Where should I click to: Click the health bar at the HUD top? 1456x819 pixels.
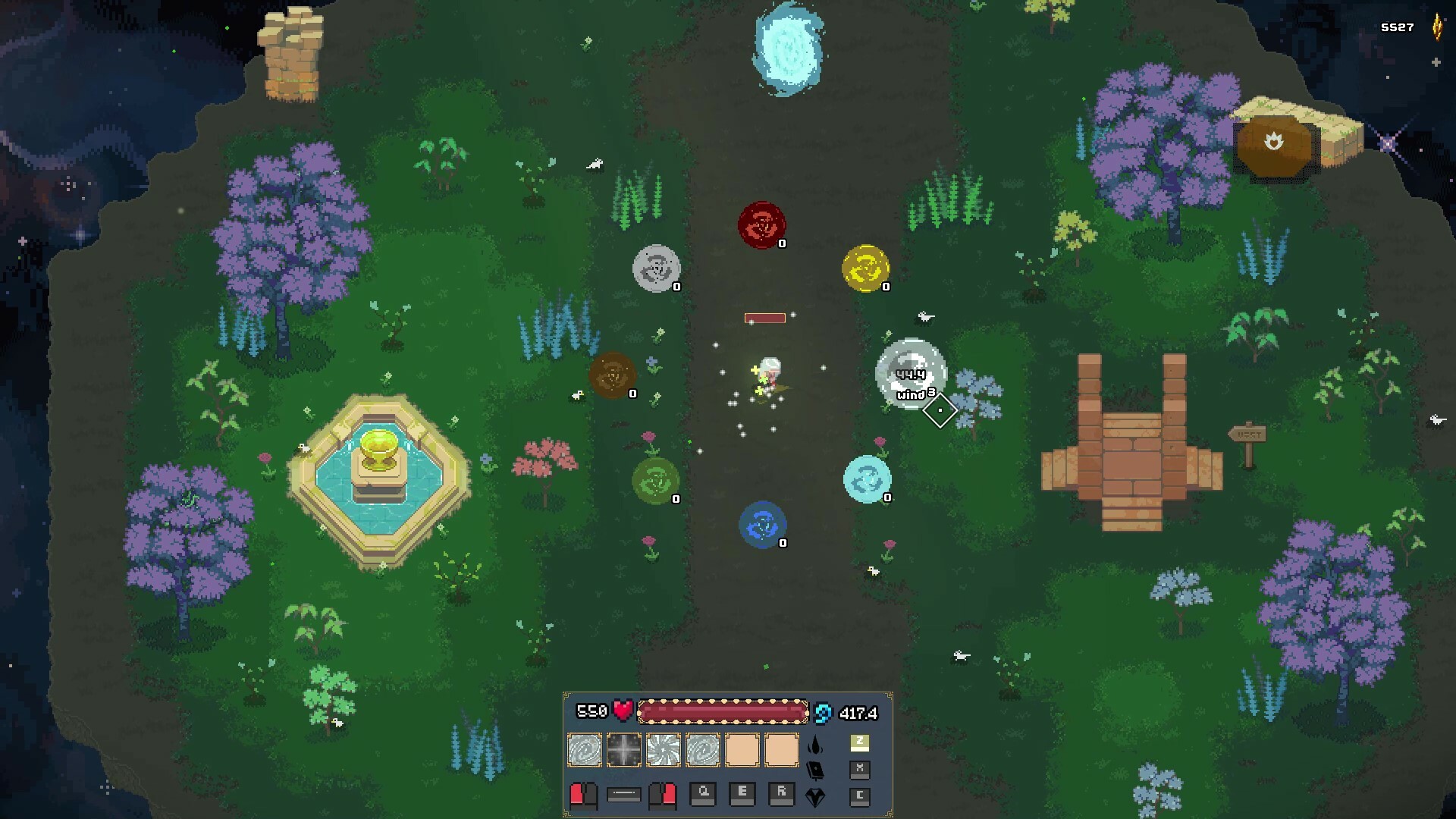tap(724, 711)
